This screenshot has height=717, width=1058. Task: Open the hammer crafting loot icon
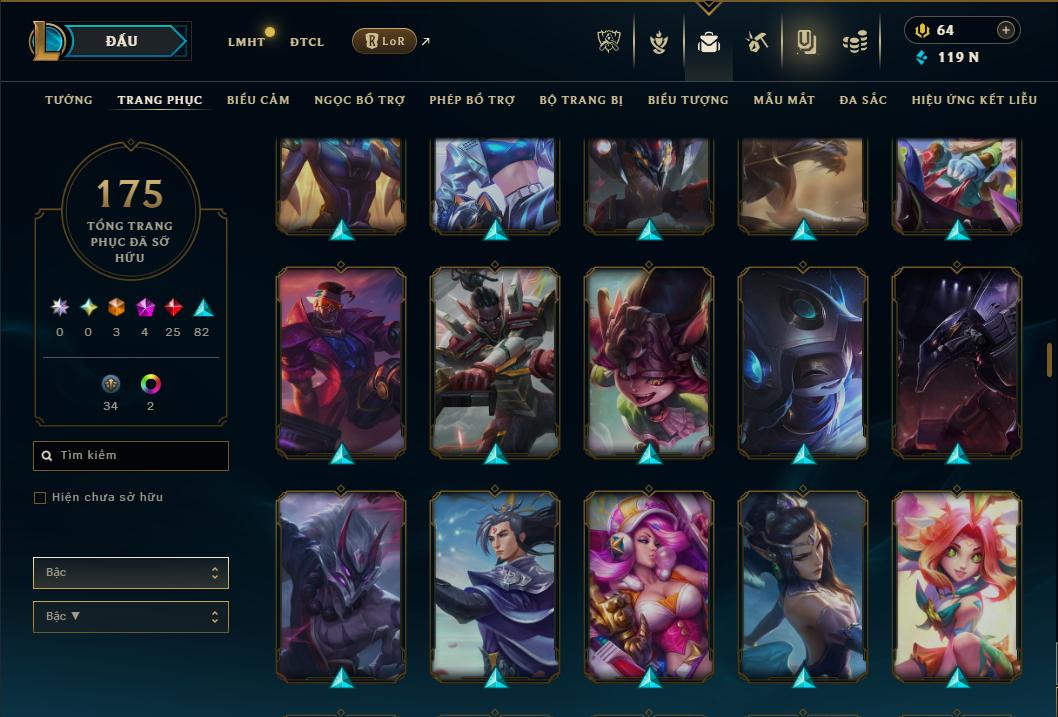pos(756,42)
